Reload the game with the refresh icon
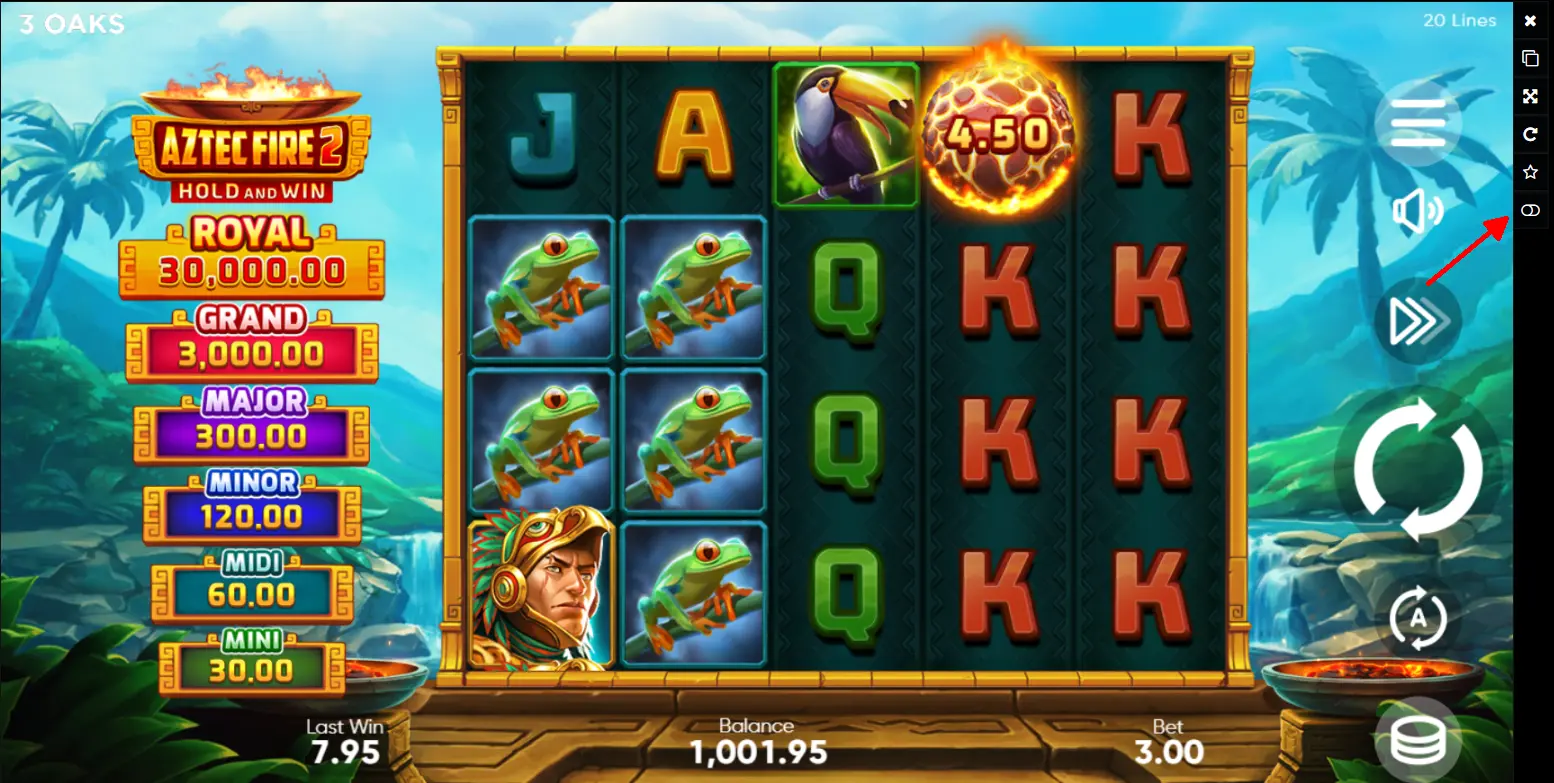Image resolution: width=1554 pixels, height=783 pixels. [x=1530, y=134]
